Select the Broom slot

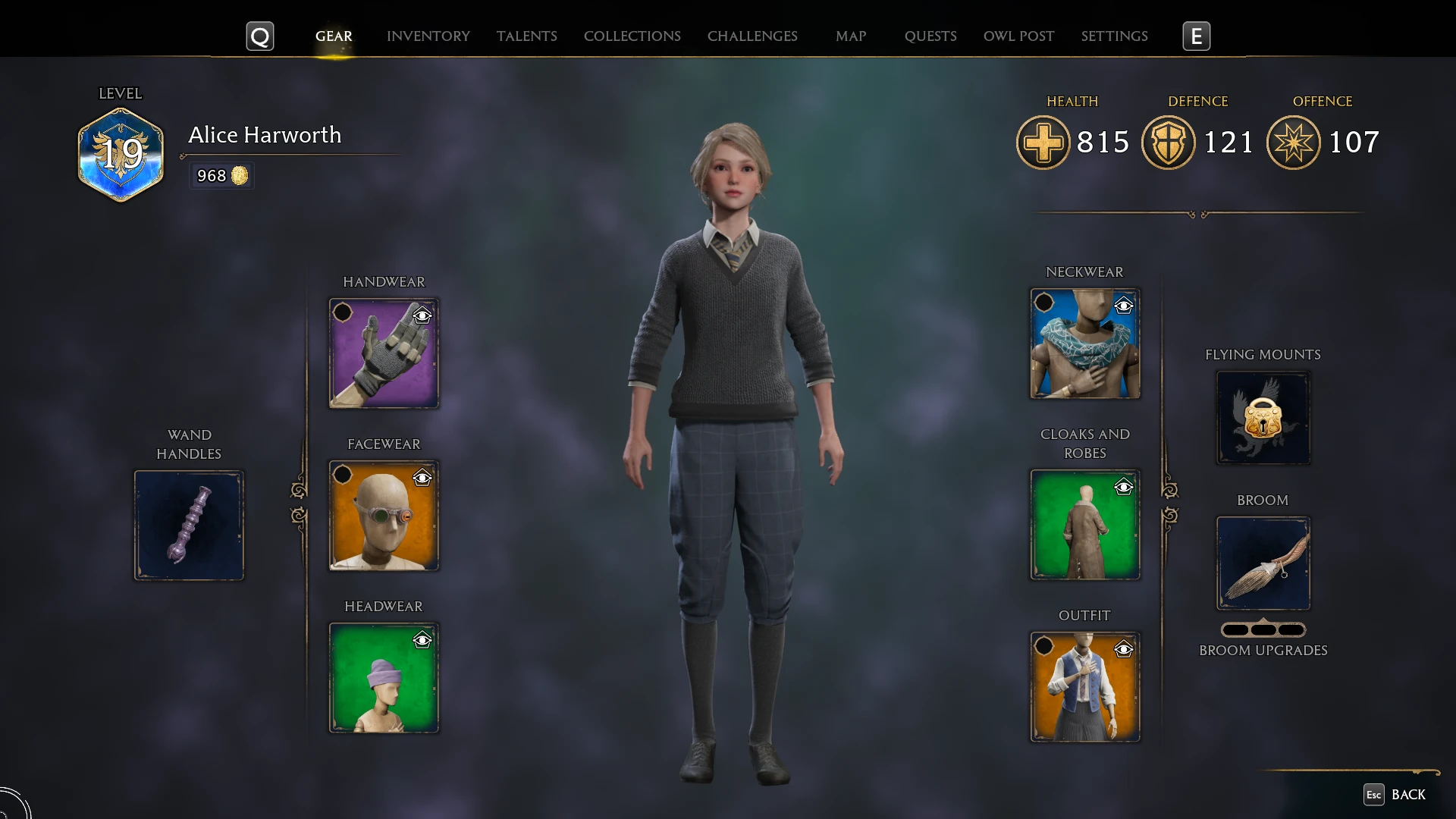tap(1263, 563)
